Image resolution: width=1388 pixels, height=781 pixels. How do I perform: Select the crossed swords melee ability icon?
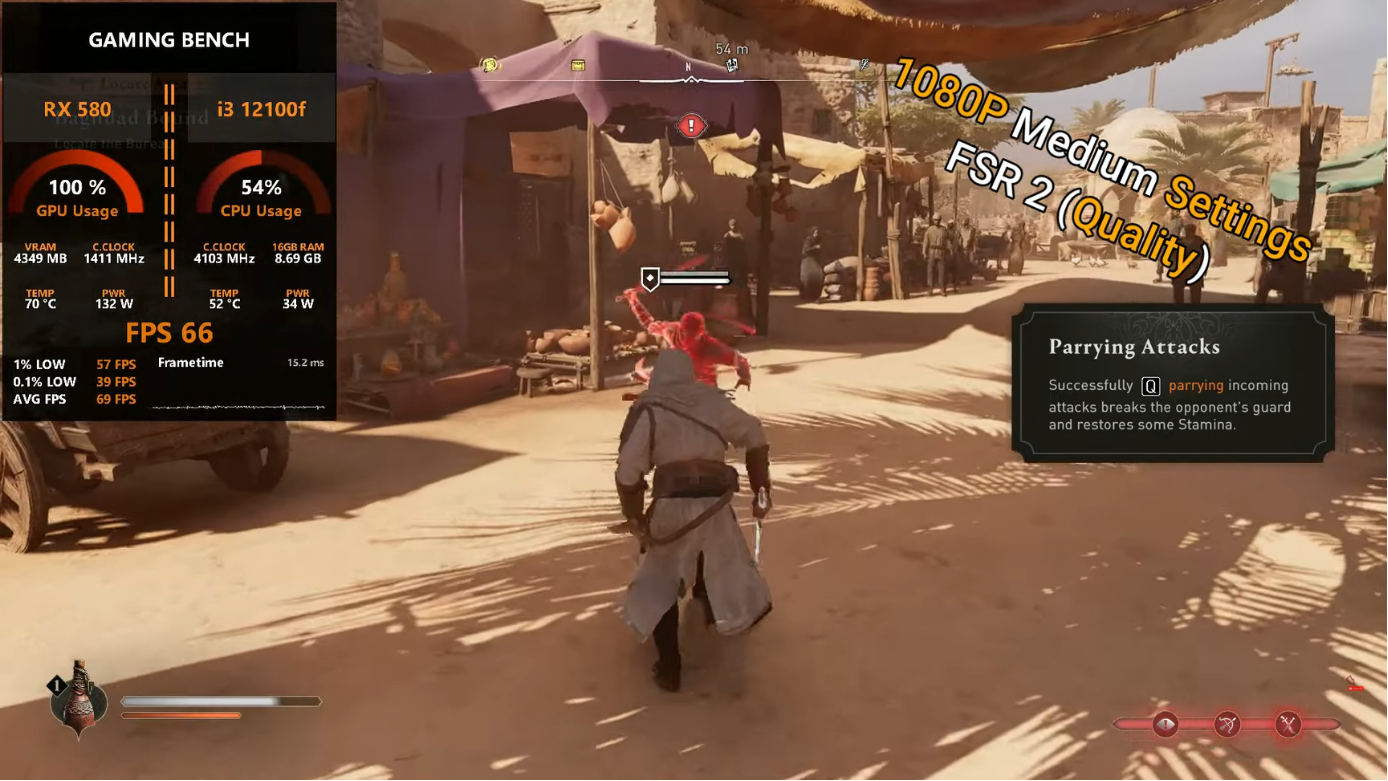pyautogui.click(x=1287, y=723)
